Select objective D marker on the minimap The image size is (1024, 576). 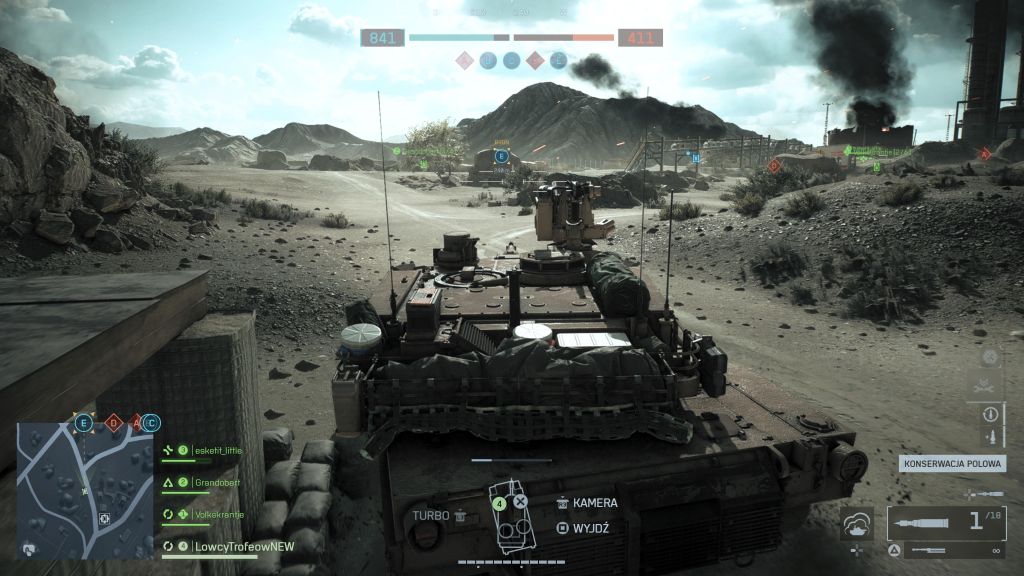[x=112, y=423]
